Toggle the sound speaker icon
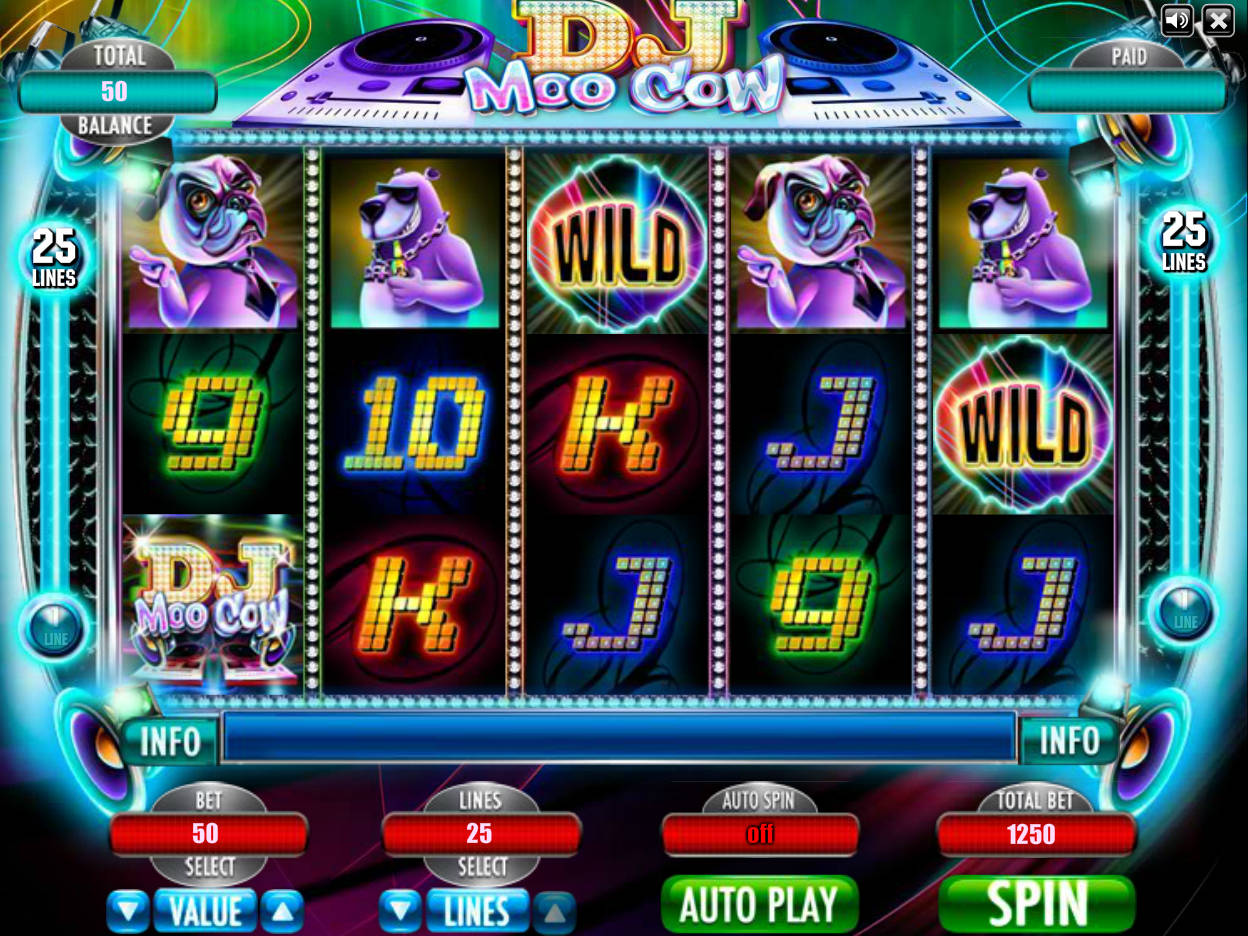 (x=1177, y=20)
